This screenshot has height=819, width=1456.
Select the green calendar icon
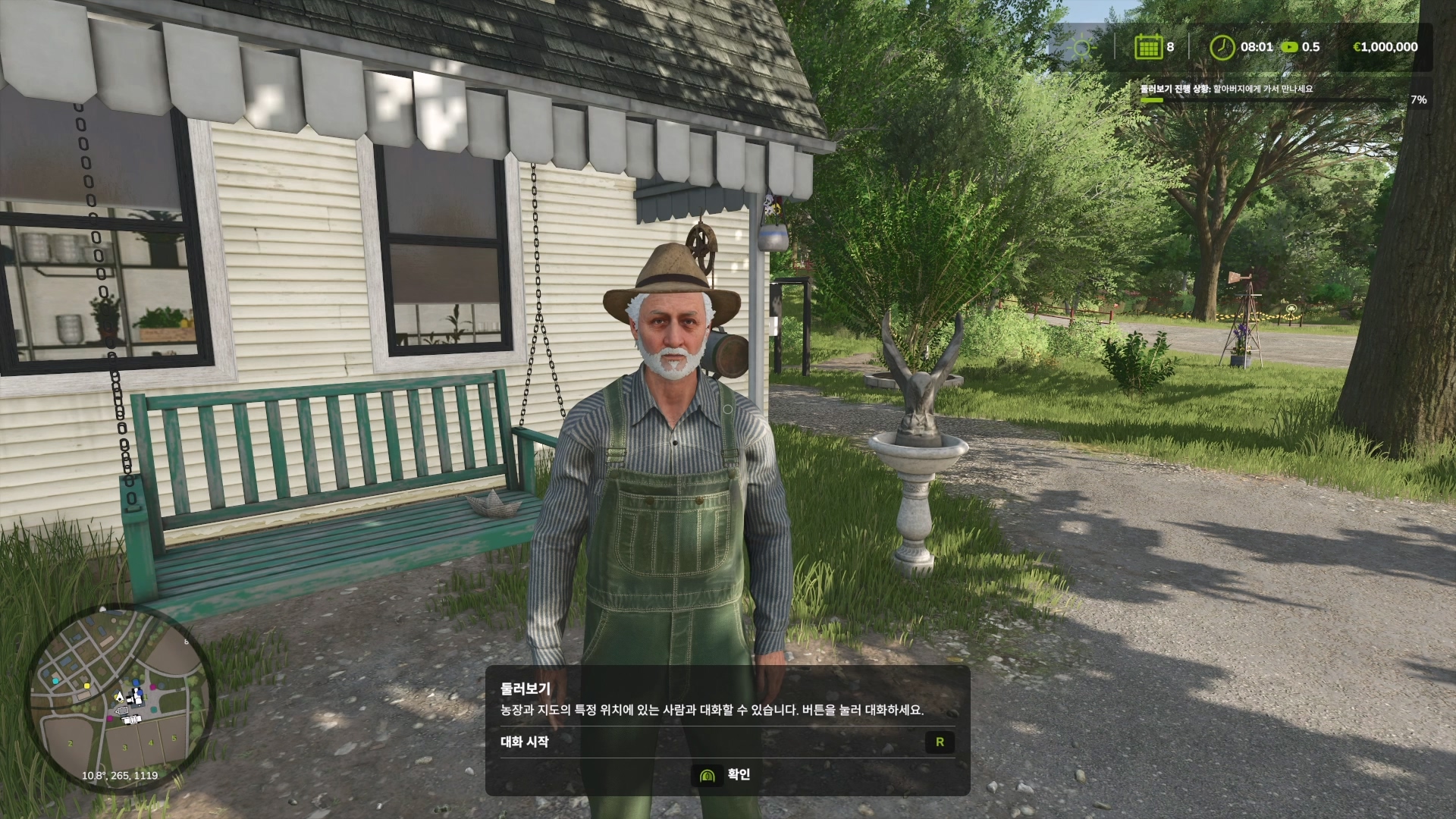tap(1148, 47)
